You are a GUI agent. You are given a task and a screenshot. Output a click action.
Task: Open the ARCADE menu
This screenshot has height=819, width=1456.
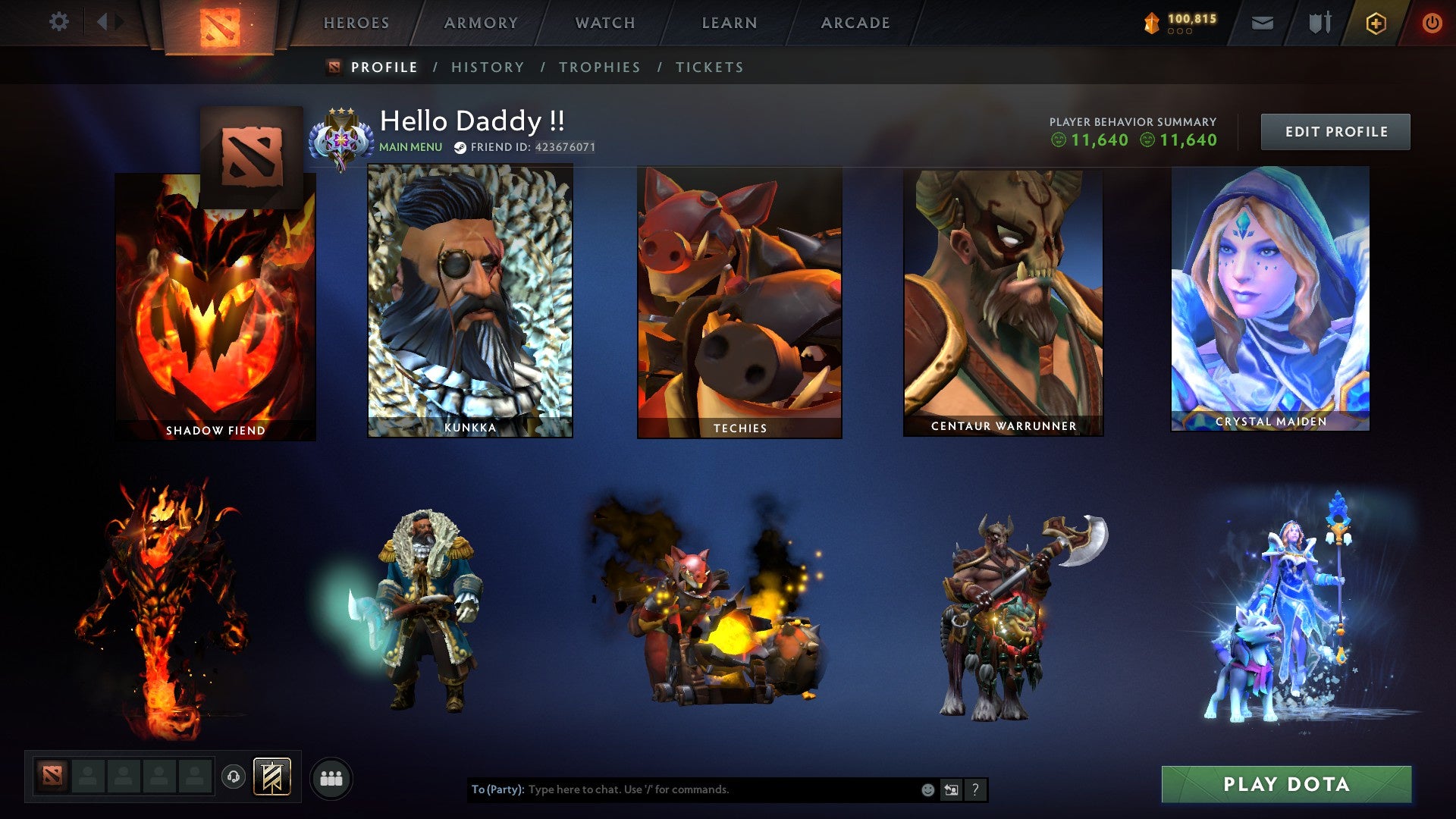point(855,23)
